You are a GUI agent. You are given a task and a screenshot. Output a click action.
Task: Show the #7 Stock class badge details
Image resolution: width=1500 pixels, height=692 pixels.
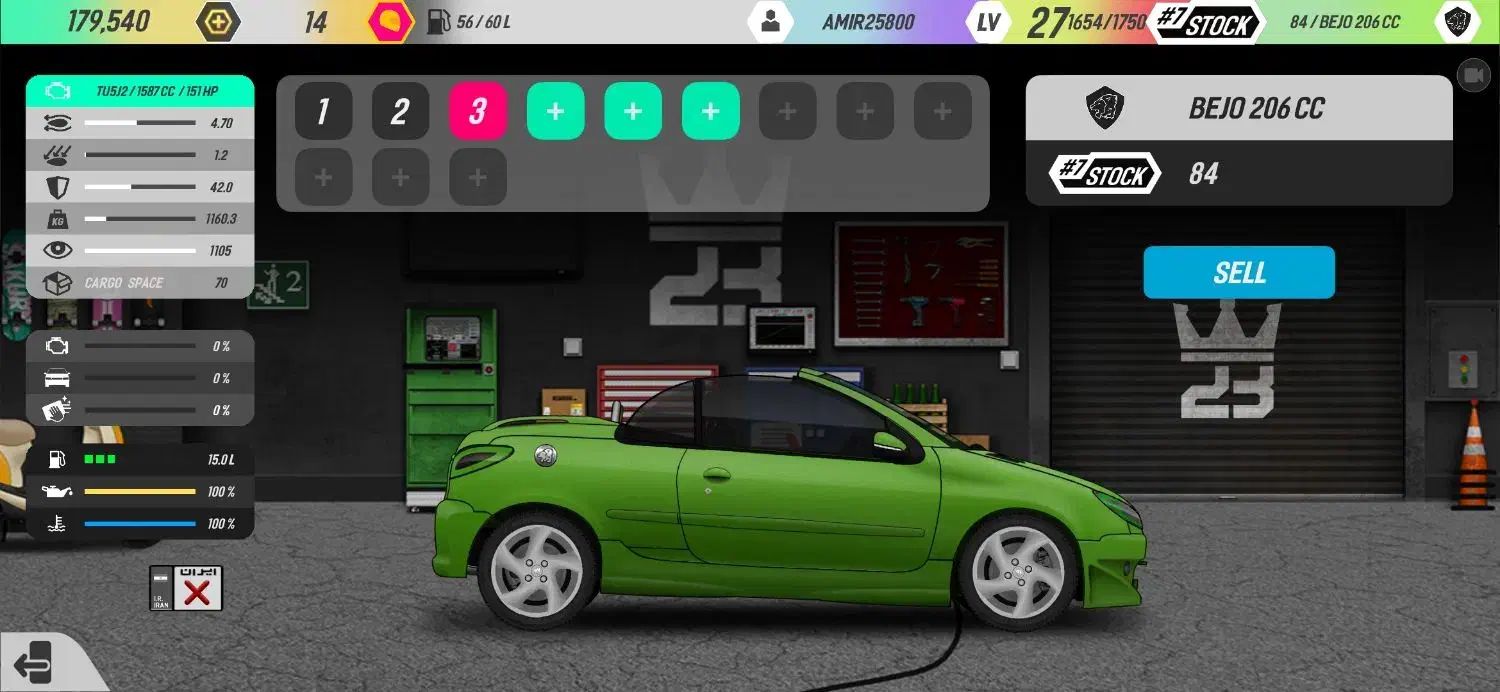pos(1105,174)
